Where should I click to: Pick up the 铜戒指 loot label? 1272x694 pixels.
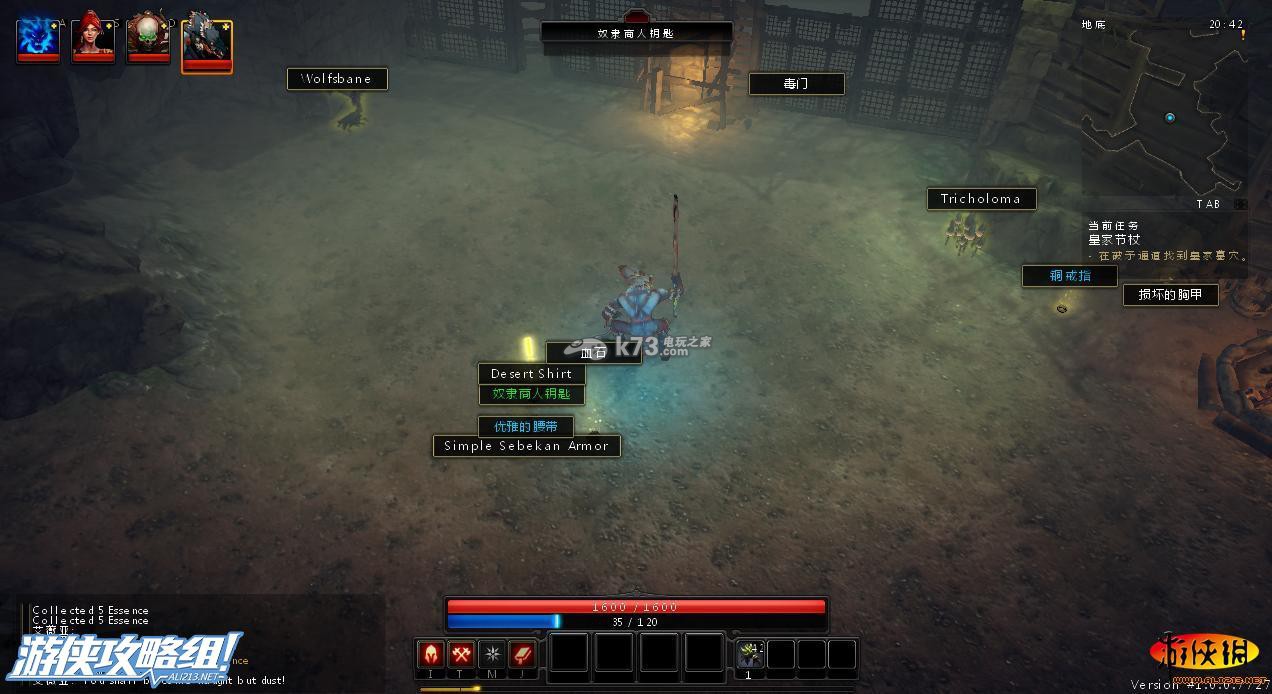(1069, 276)
